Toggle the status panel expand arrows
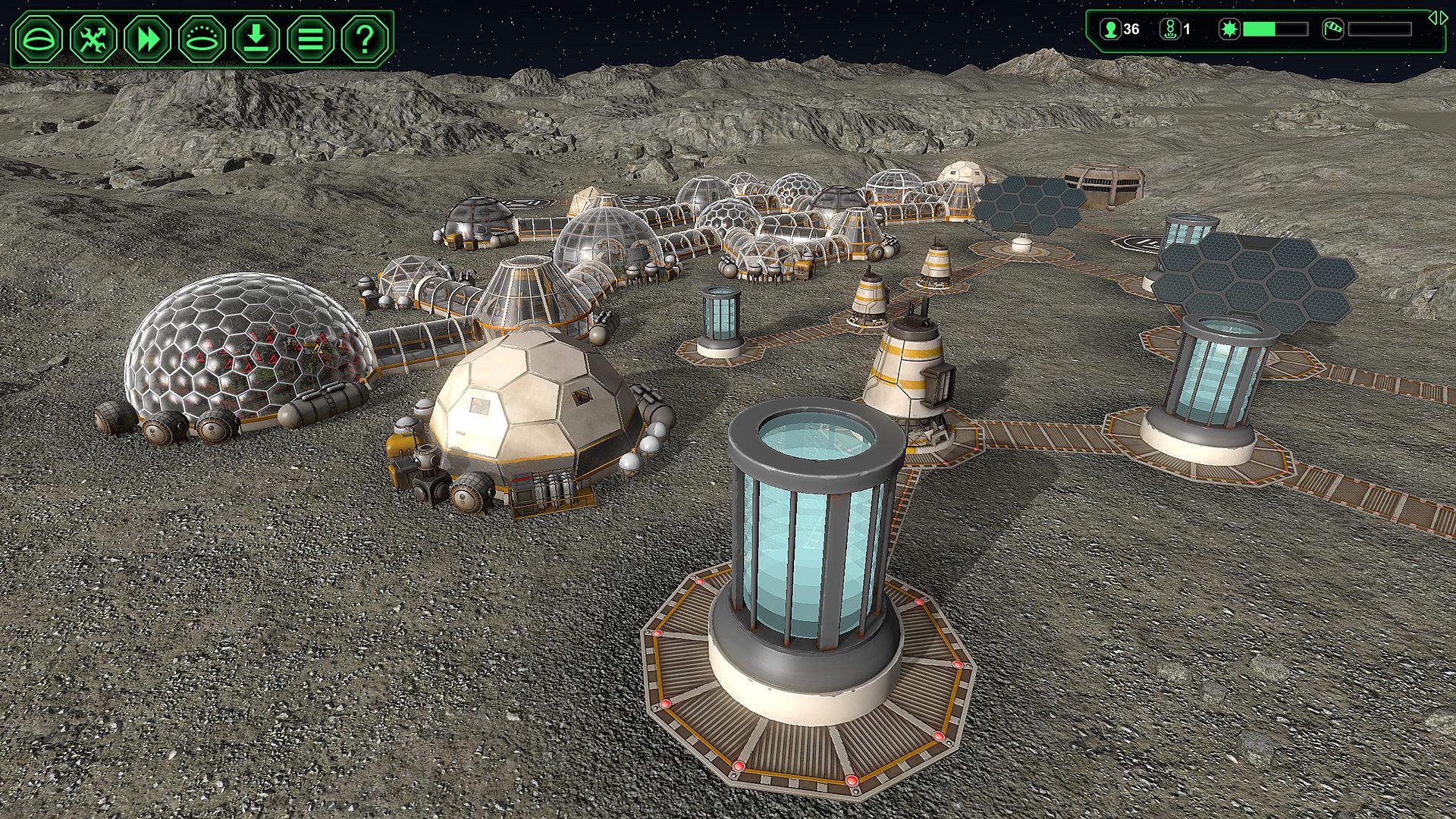1456x819 pixels. click(1437, 17)
